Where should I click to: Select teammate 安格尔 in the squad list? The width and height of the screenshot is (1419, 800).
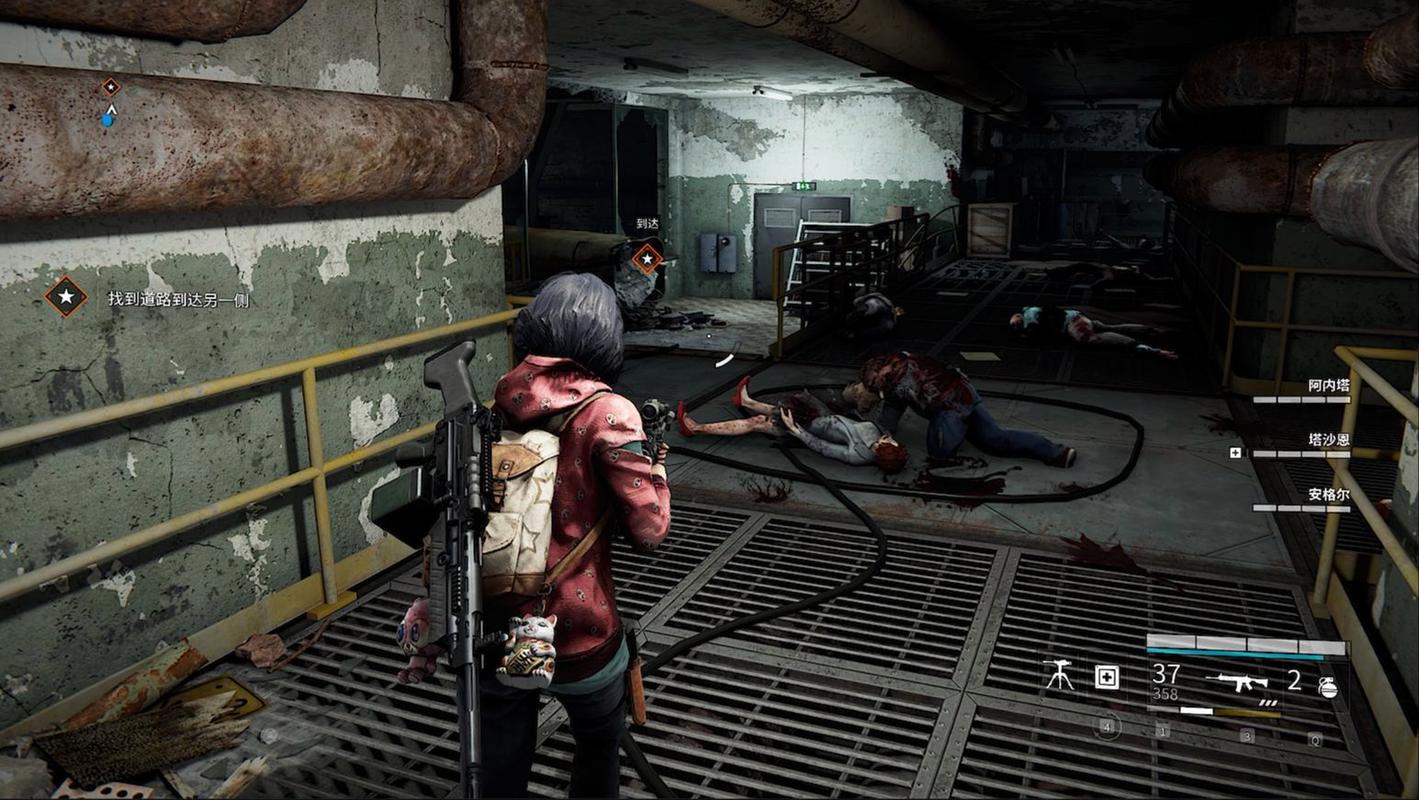[x=1329, y=494]
